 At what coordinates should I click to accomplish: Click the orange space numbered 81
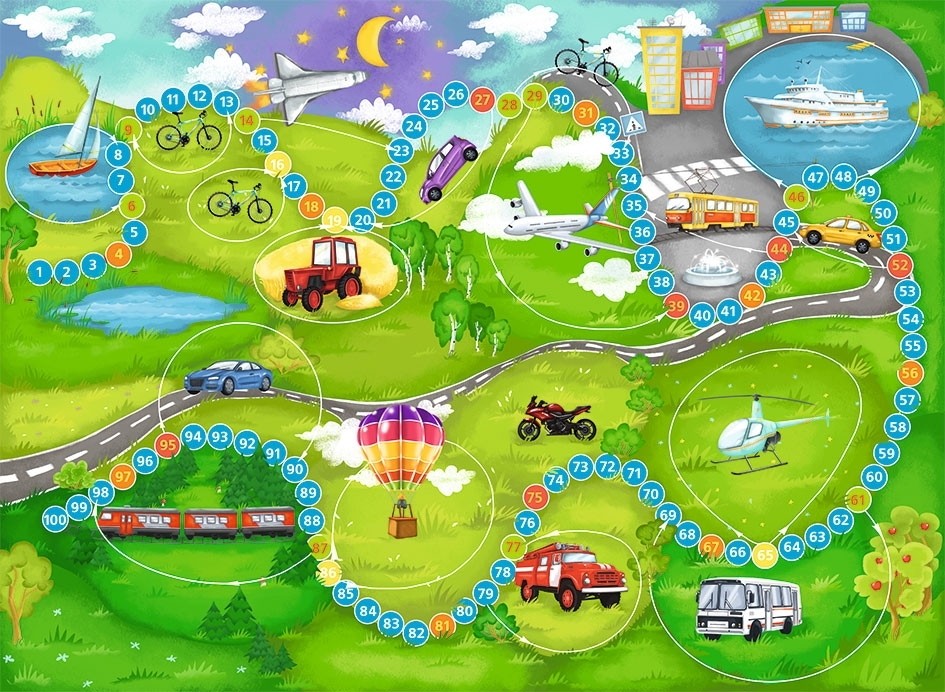442,627
